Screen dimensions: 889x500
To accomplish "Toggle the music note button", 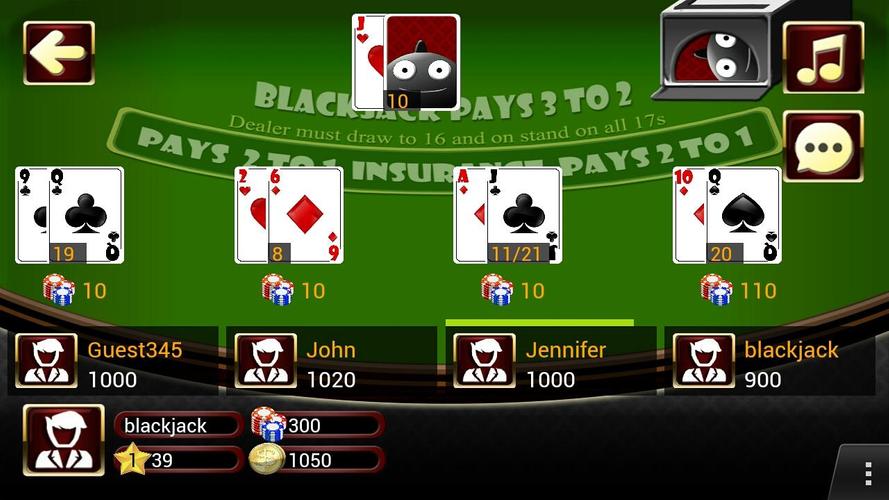I will pyautogui.click(x=823, y=57).
